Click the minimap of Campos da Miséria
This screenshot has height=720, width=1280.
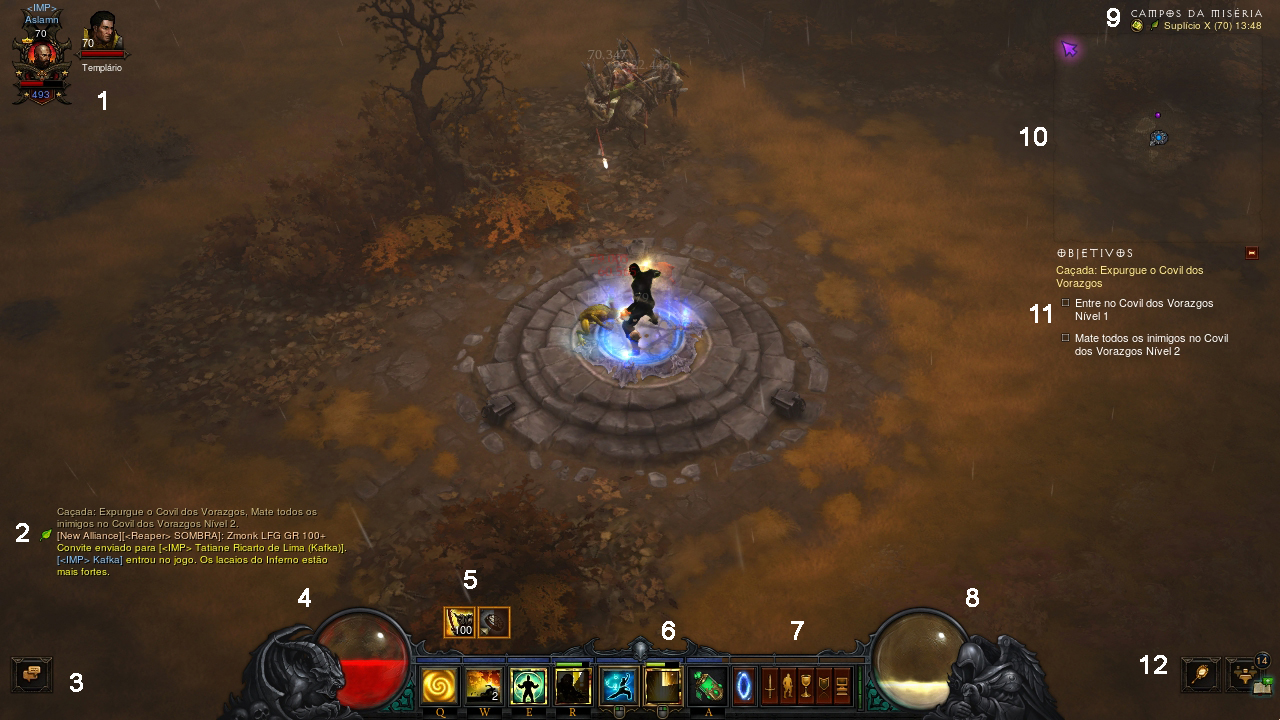tap(1158, 137)
